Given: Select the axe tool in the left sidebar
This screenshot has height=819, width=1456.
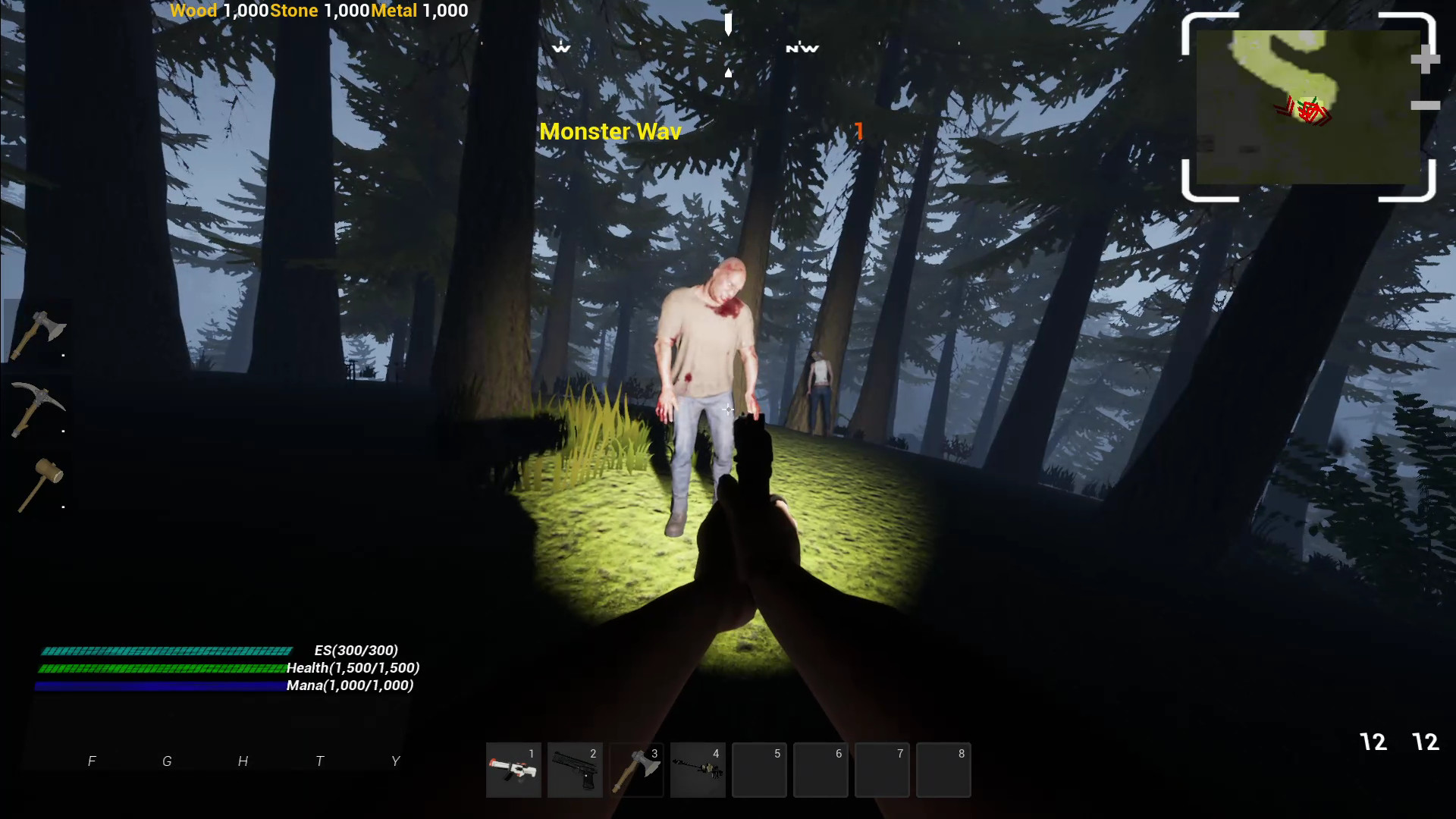Looking at the screenshot, I should coord(39,332).
